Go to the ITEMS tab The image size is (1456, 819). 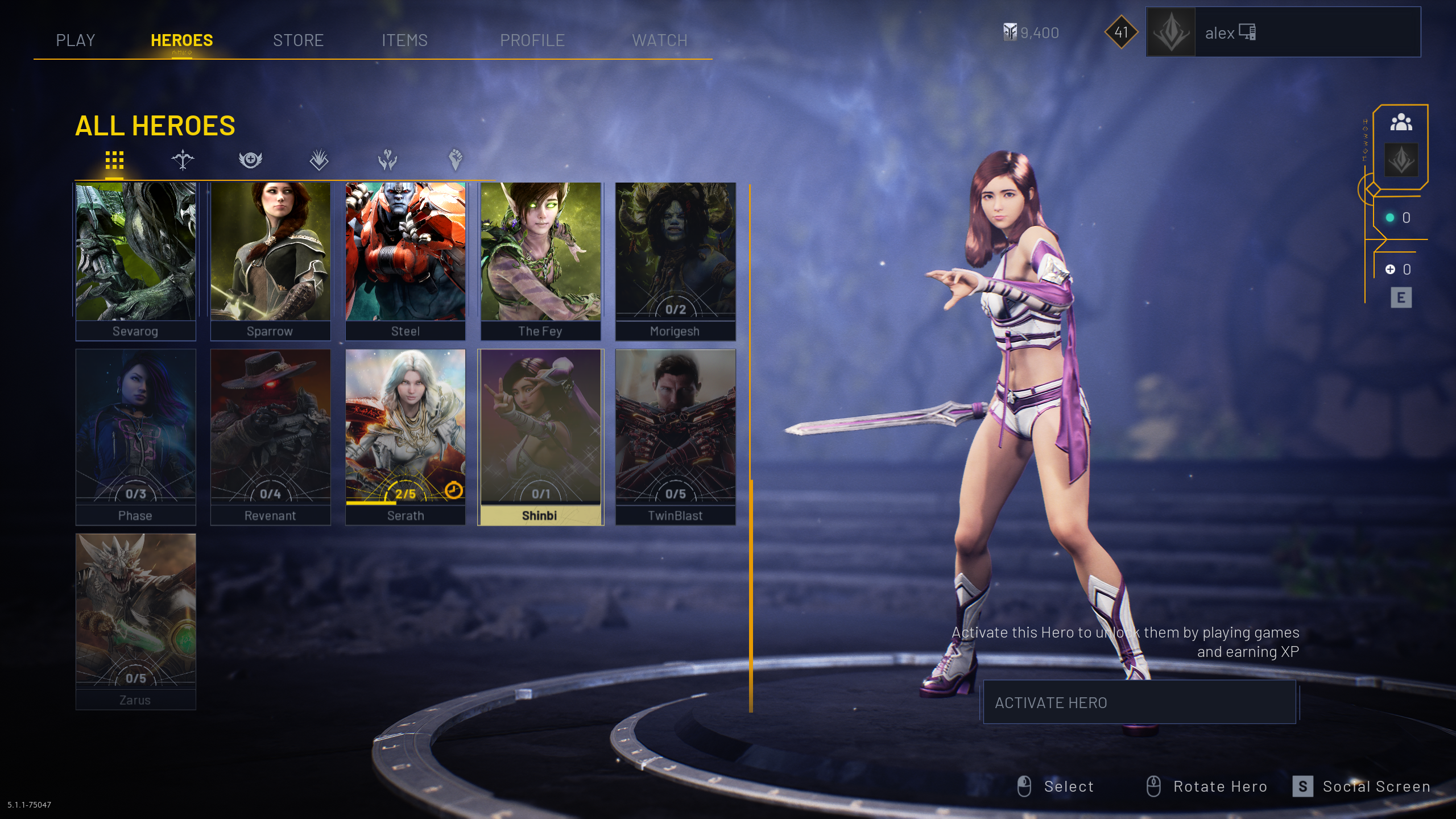click(404, 40)
